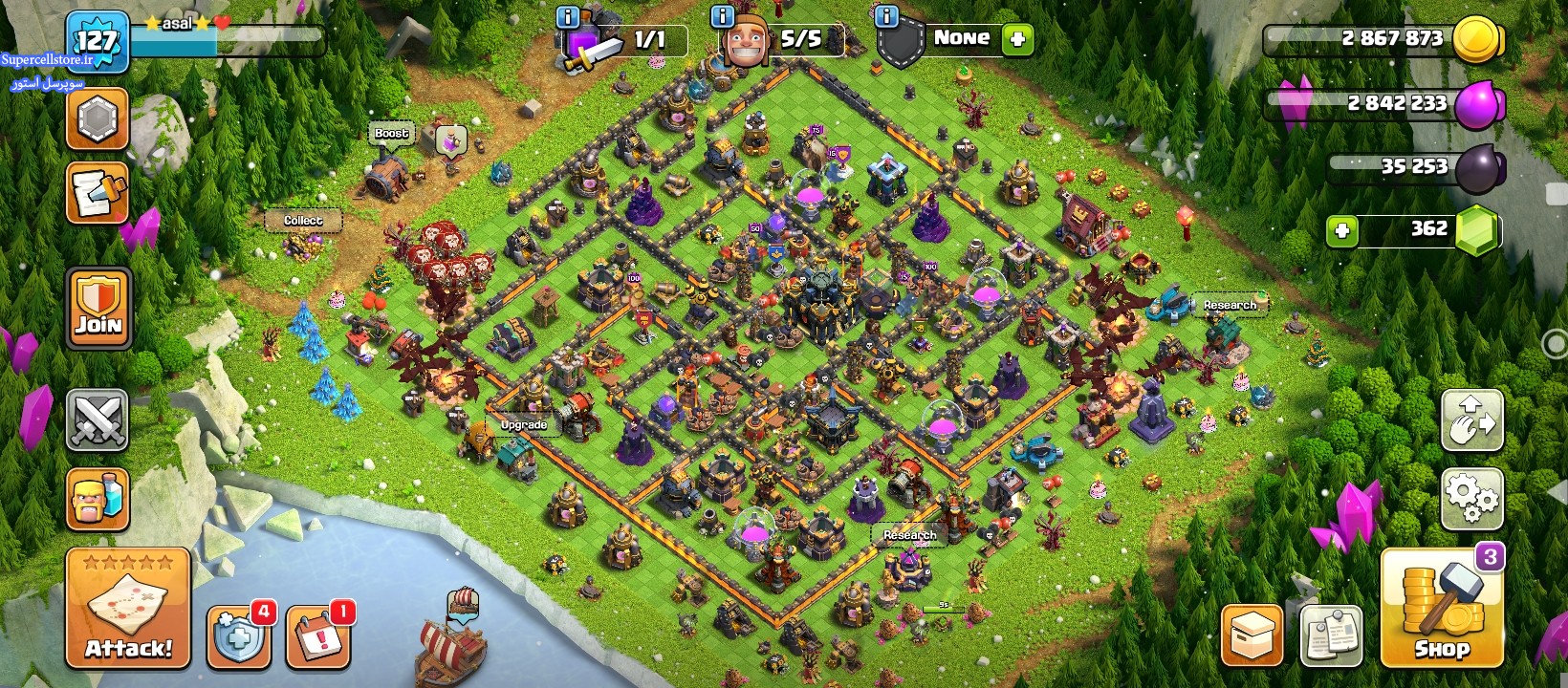Open the events calendar with 1 notification
Screen dimensions: 1568x688
click(x=317, y=635)
